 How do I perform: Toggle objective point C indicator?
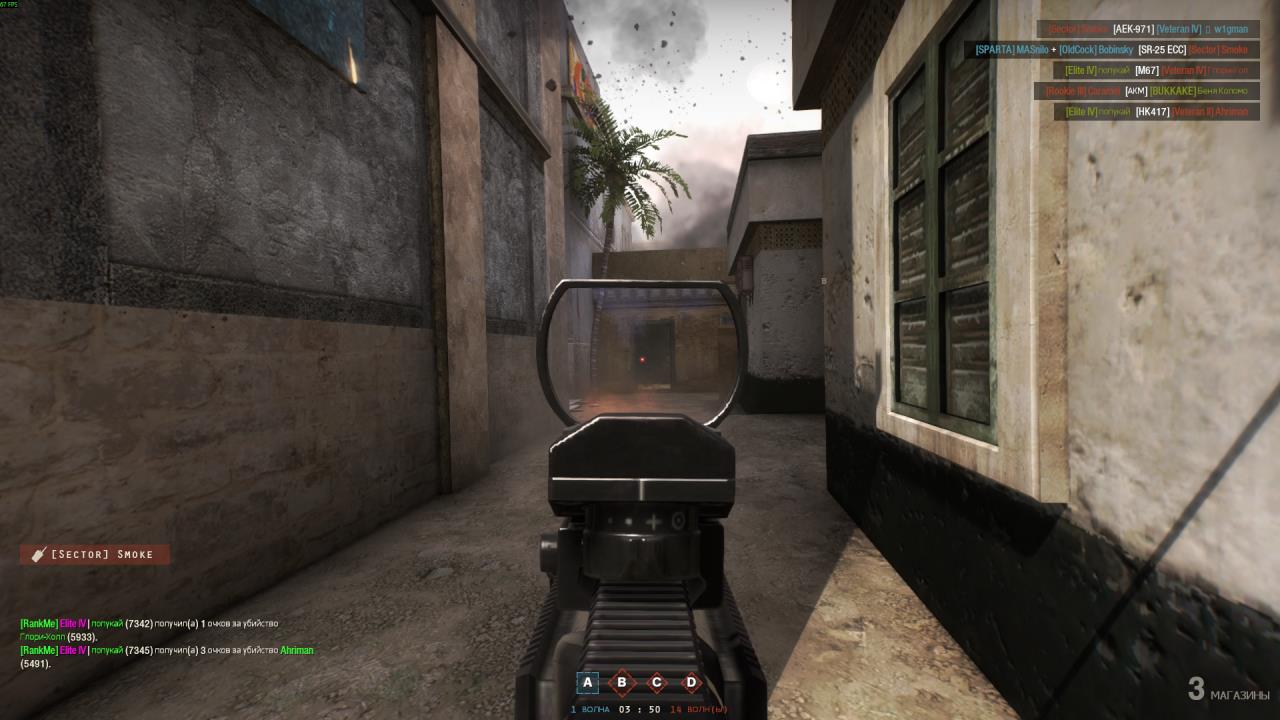(655, 681)
